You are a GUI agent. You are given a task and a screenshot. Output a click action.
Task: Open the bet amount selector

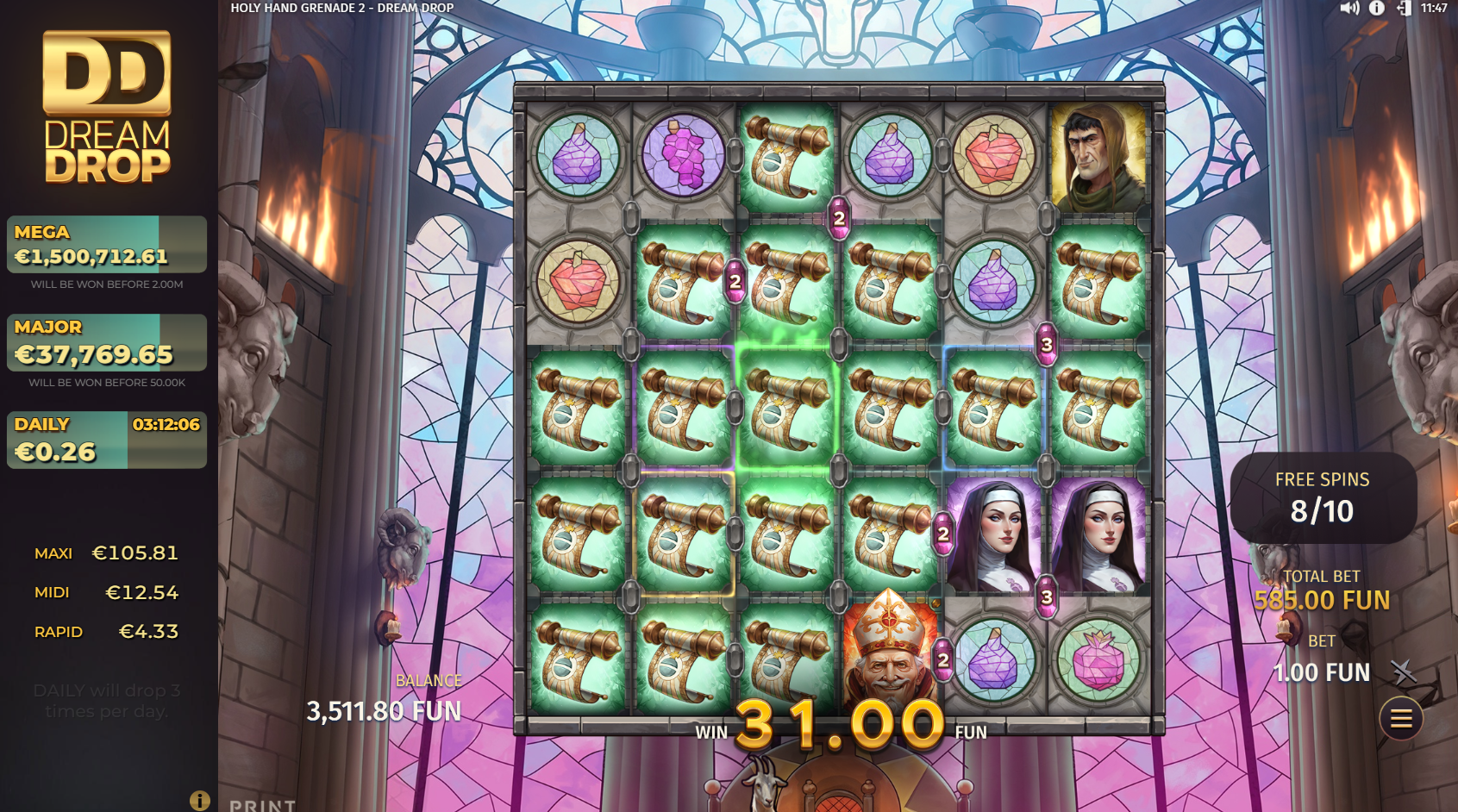(1321, 671)
